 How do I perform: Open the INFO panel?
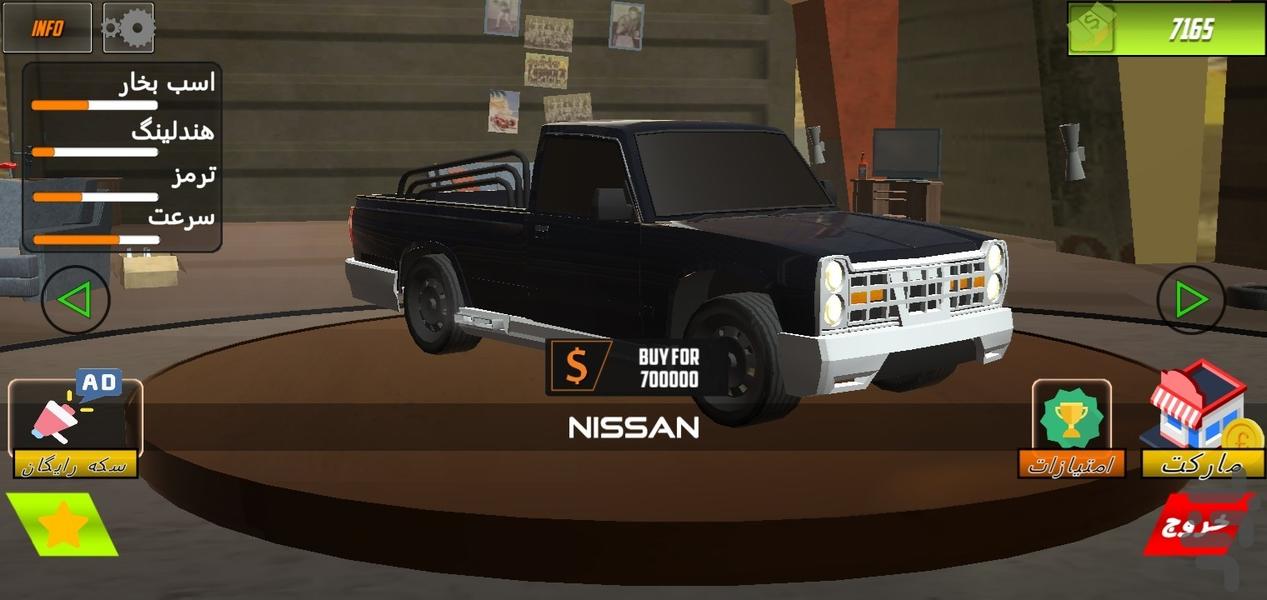pos(47,28)
